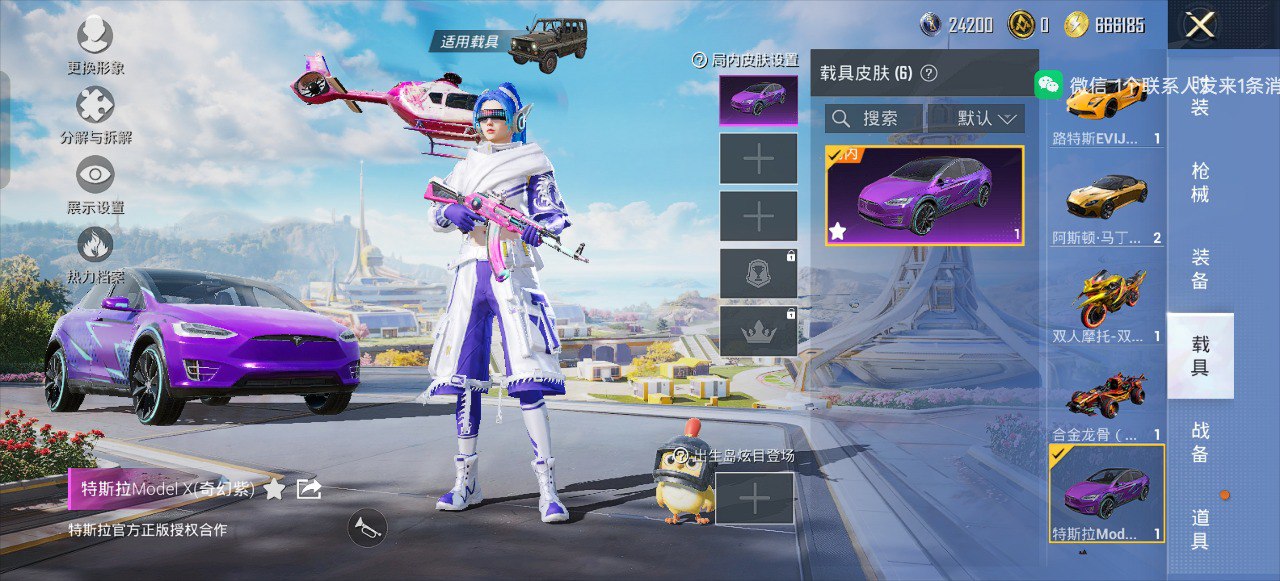Switch to the 战备 tab

click(1200, 441)
